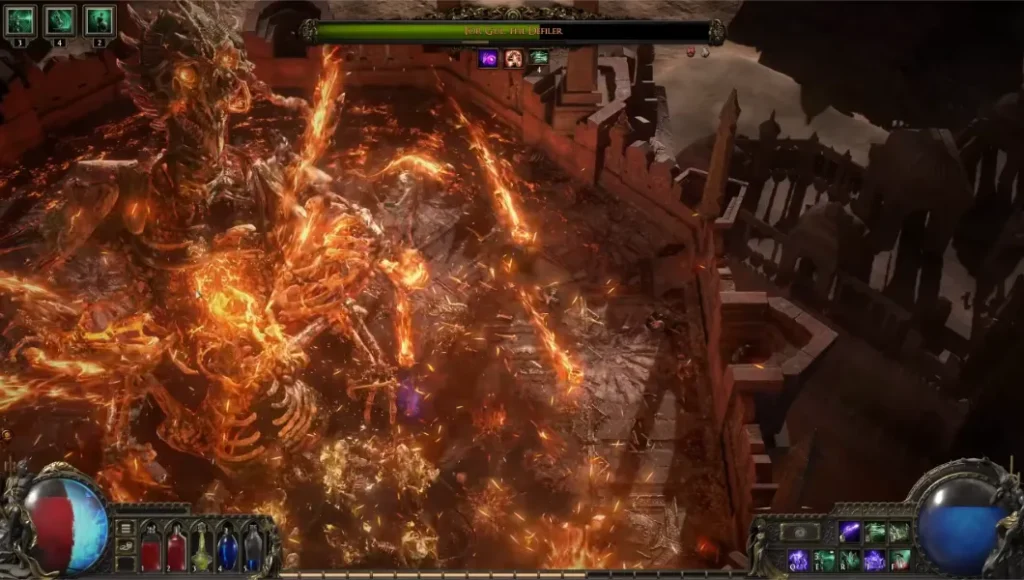Image resolution: width=1024 pixels, height=580 pixels.
Task: Activate the purple skill bound to Q
Action: tap(798, 560)
